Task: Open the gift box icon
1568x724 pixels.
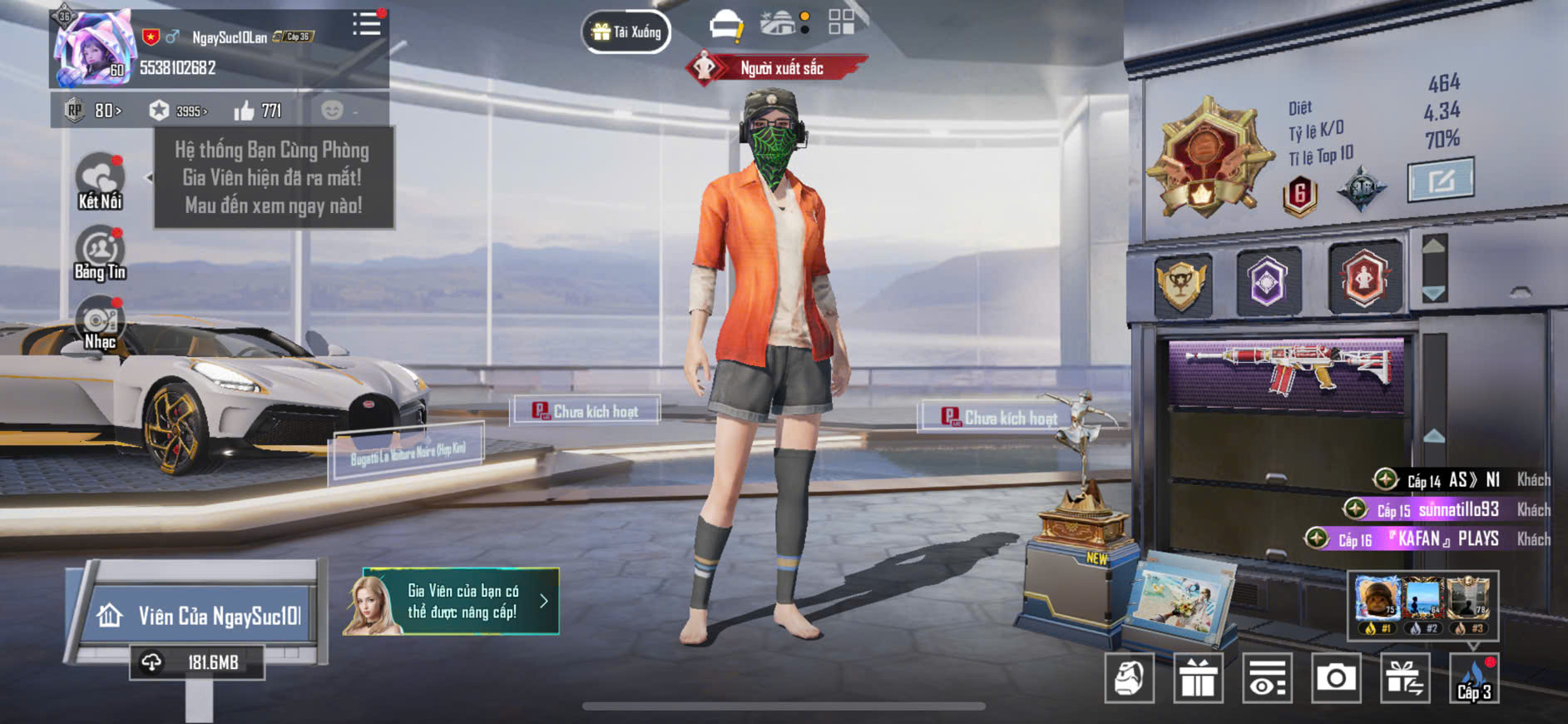Action: (x=1198, y=678)
